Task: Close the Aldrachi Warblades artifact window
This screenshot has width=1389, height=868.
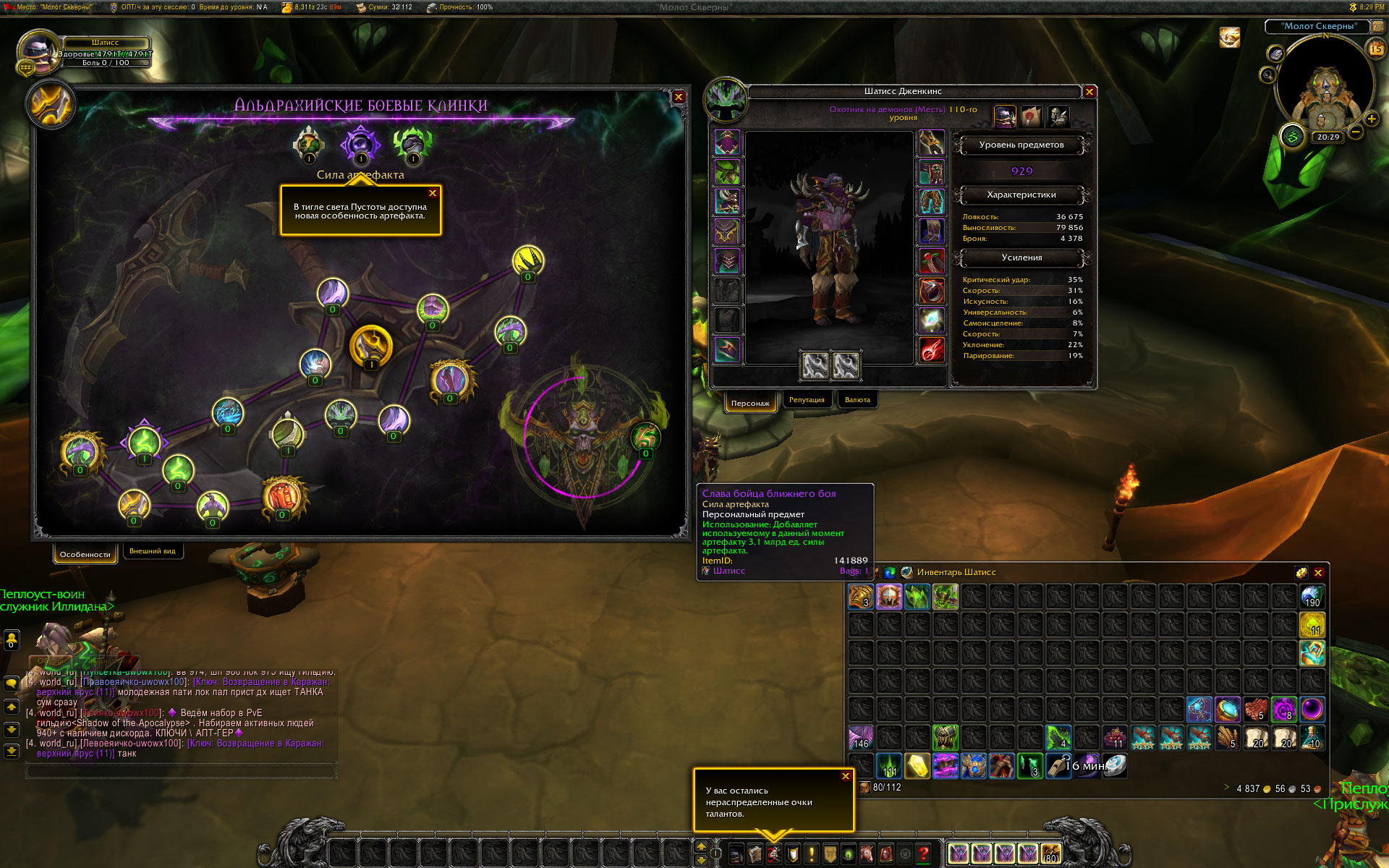Action: point(679,97)
